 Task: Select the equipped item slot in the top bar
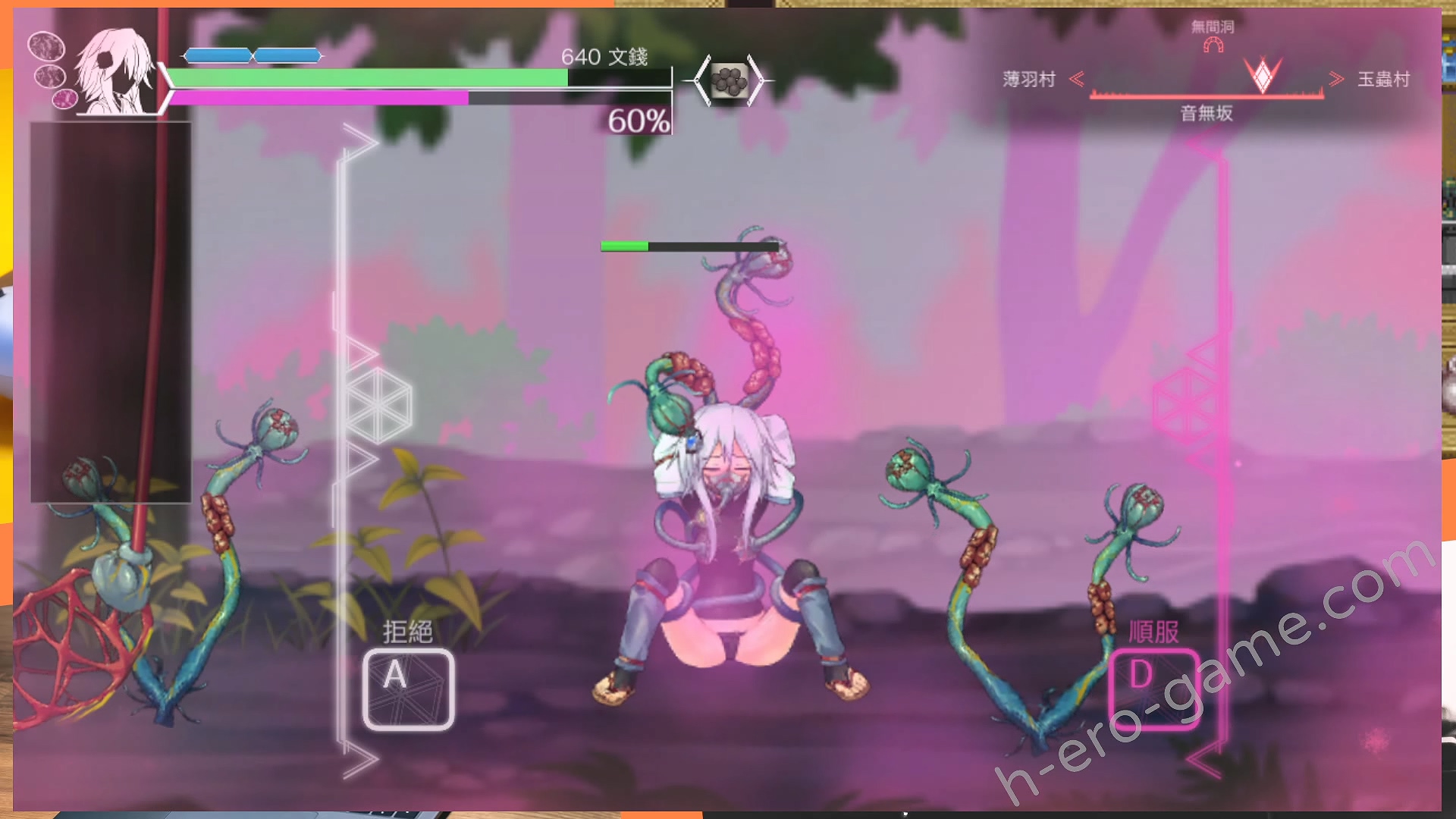pos(729,80)
